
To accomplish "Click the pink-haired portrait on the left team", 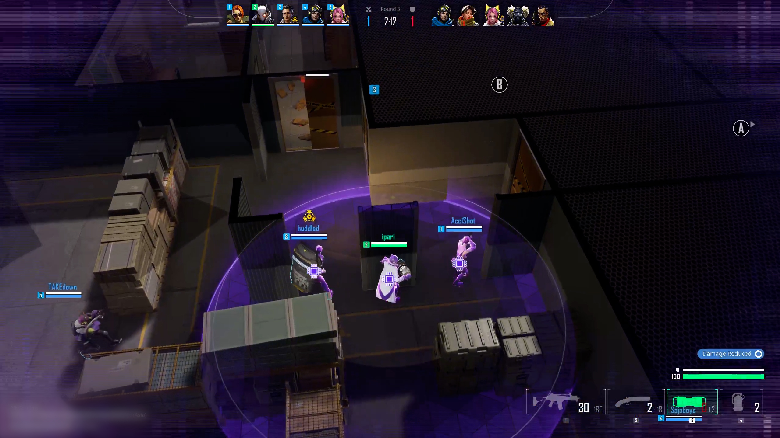I will click(340, 15).
